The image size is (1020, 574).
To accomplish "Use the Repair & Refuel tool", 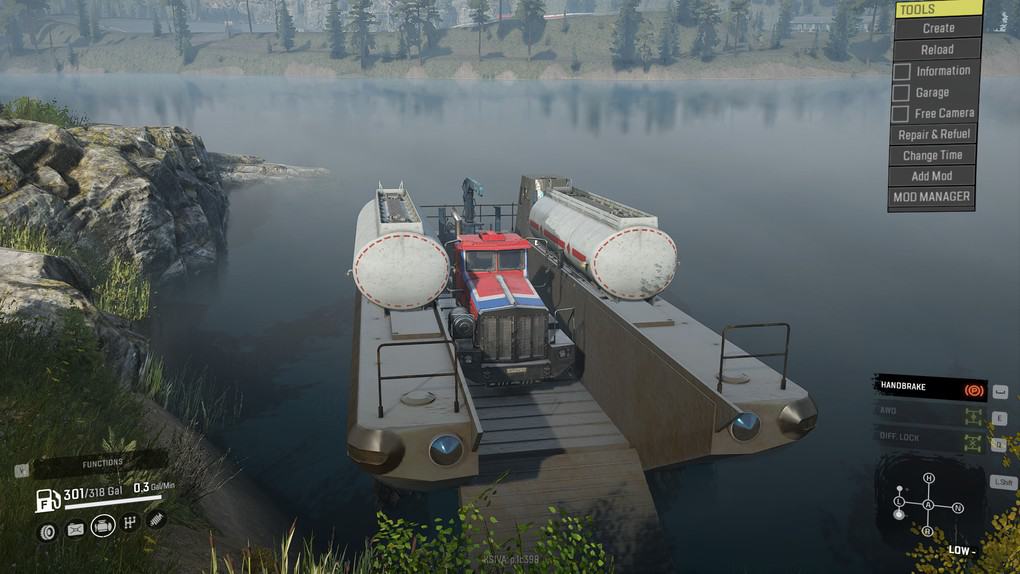I will pyautogui.click(x=933, y=134).
